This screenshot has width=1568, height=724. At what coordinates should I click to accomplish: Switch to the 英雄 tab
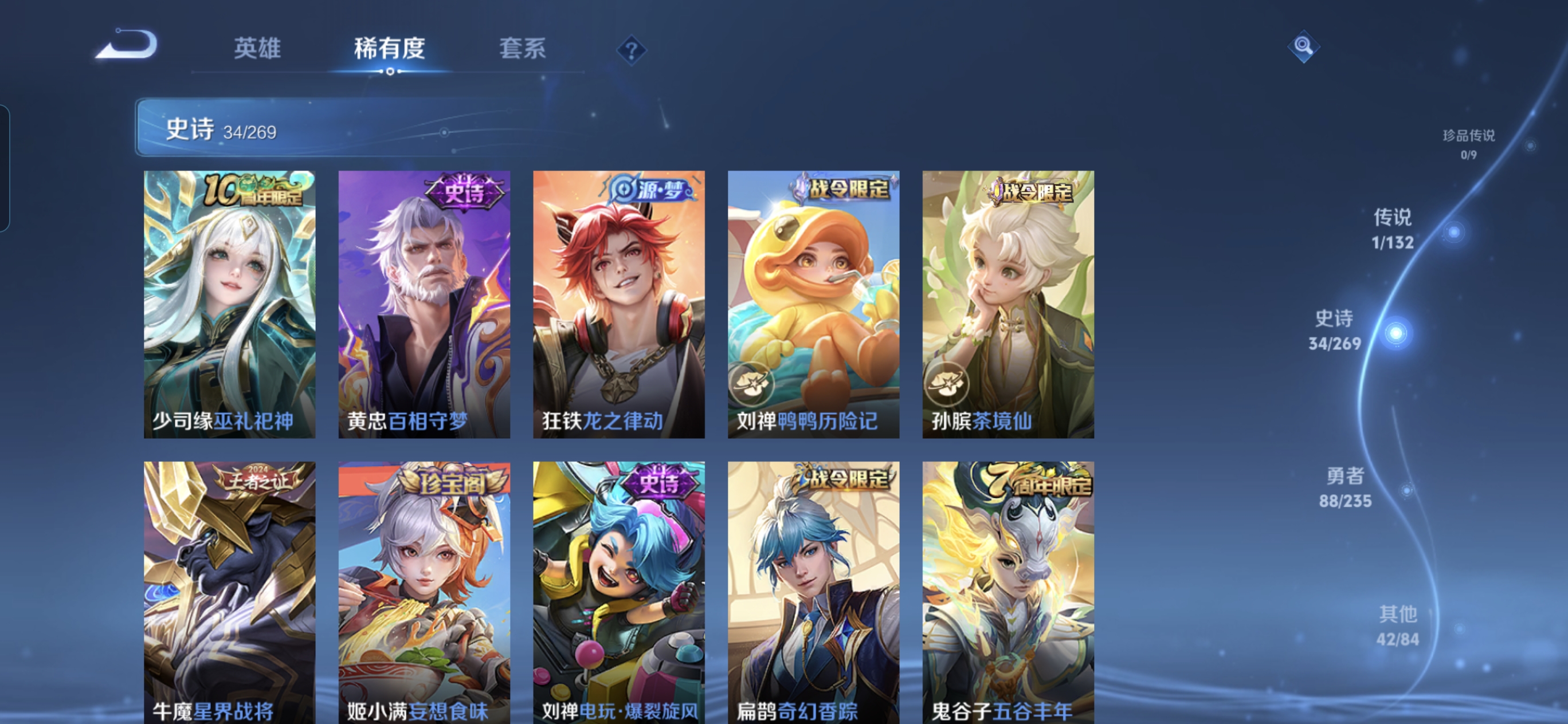pyautogui.click(x=257, y=48)
